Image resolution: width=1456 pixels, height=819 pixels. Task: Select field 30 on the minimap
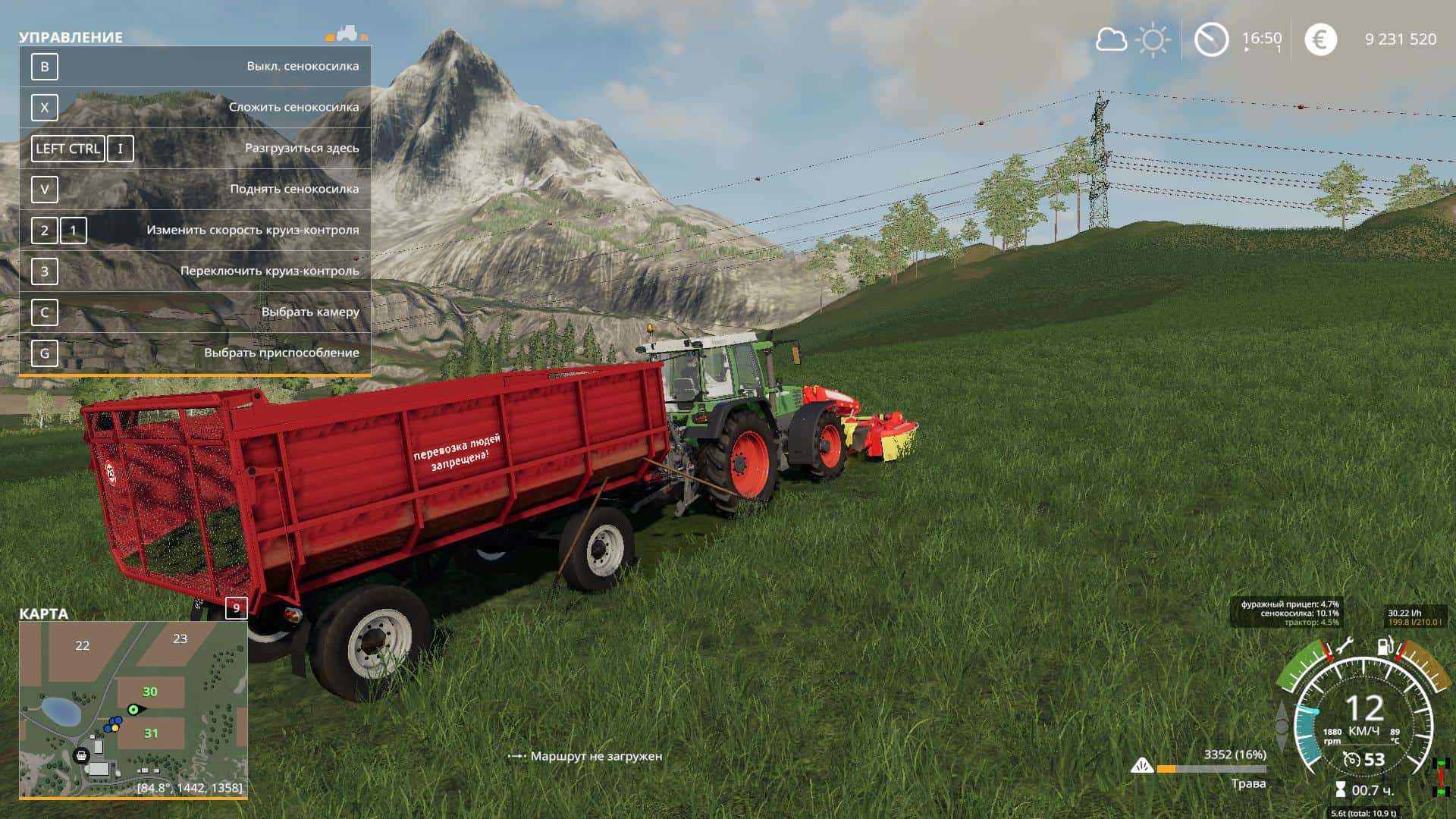150,692
